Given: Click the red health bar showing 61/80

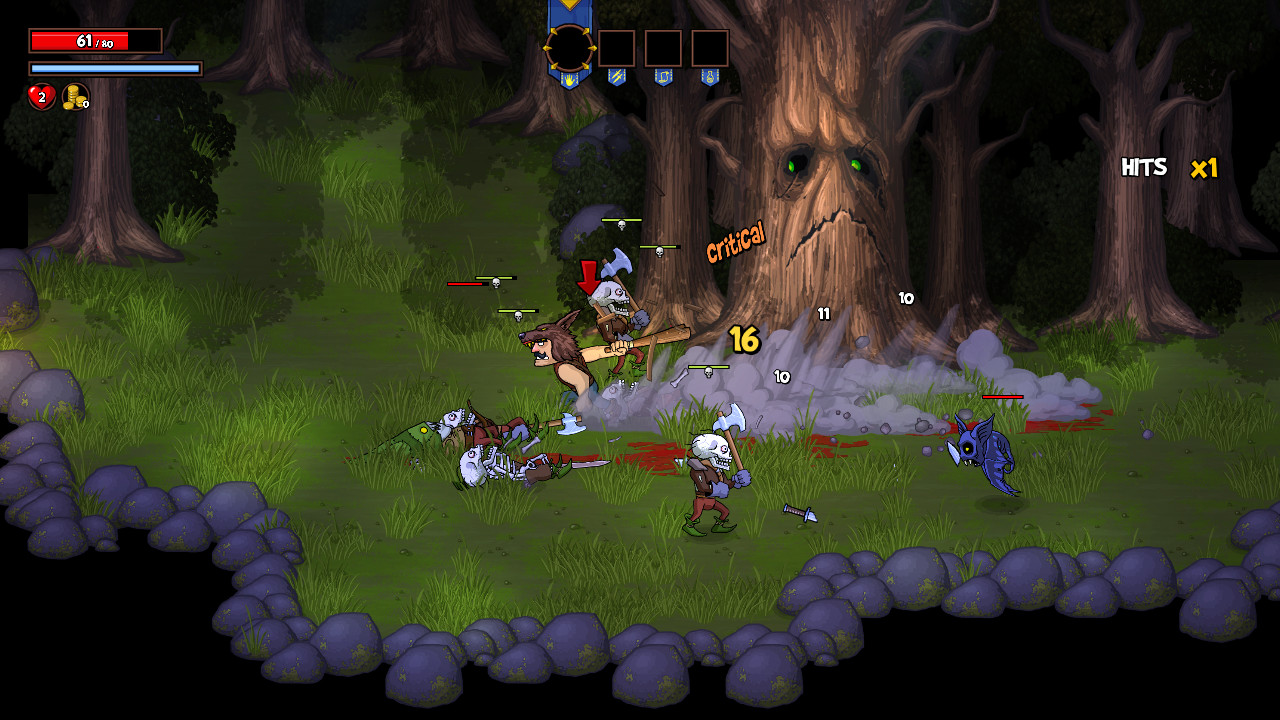Looking at the screenshot, I should tap(95, 41).
